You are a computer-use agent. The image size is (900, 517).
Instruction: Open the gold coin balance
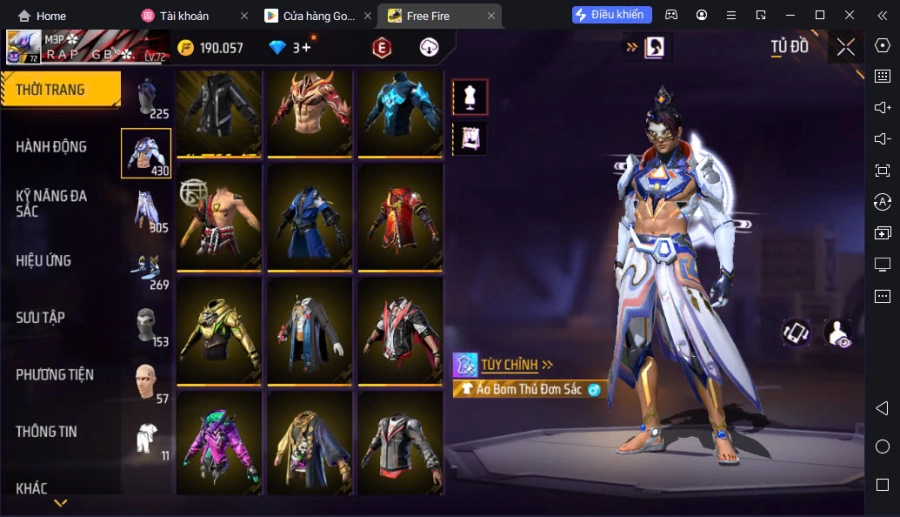click(210, 48)
